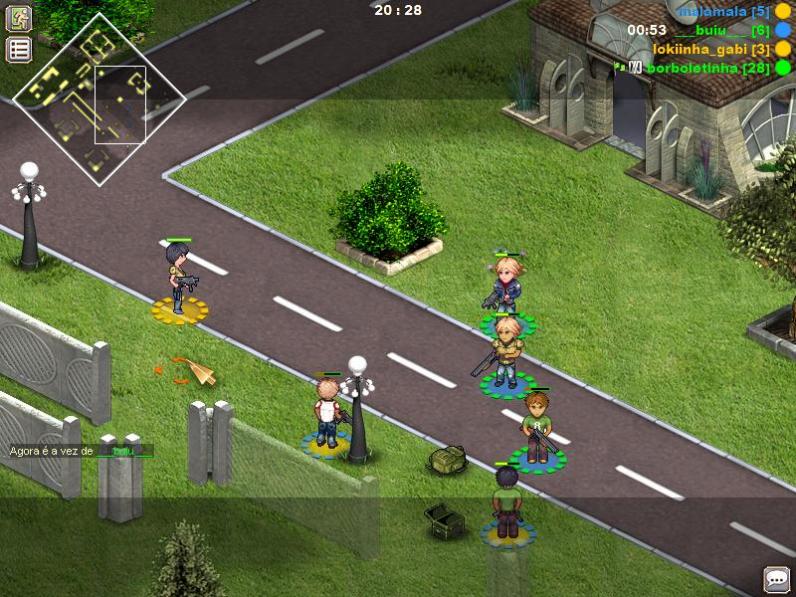The width and height of the screenshot is (796, 597).
Task: Select the dark-haired soldier on the yellow ring
Action: 179,280
